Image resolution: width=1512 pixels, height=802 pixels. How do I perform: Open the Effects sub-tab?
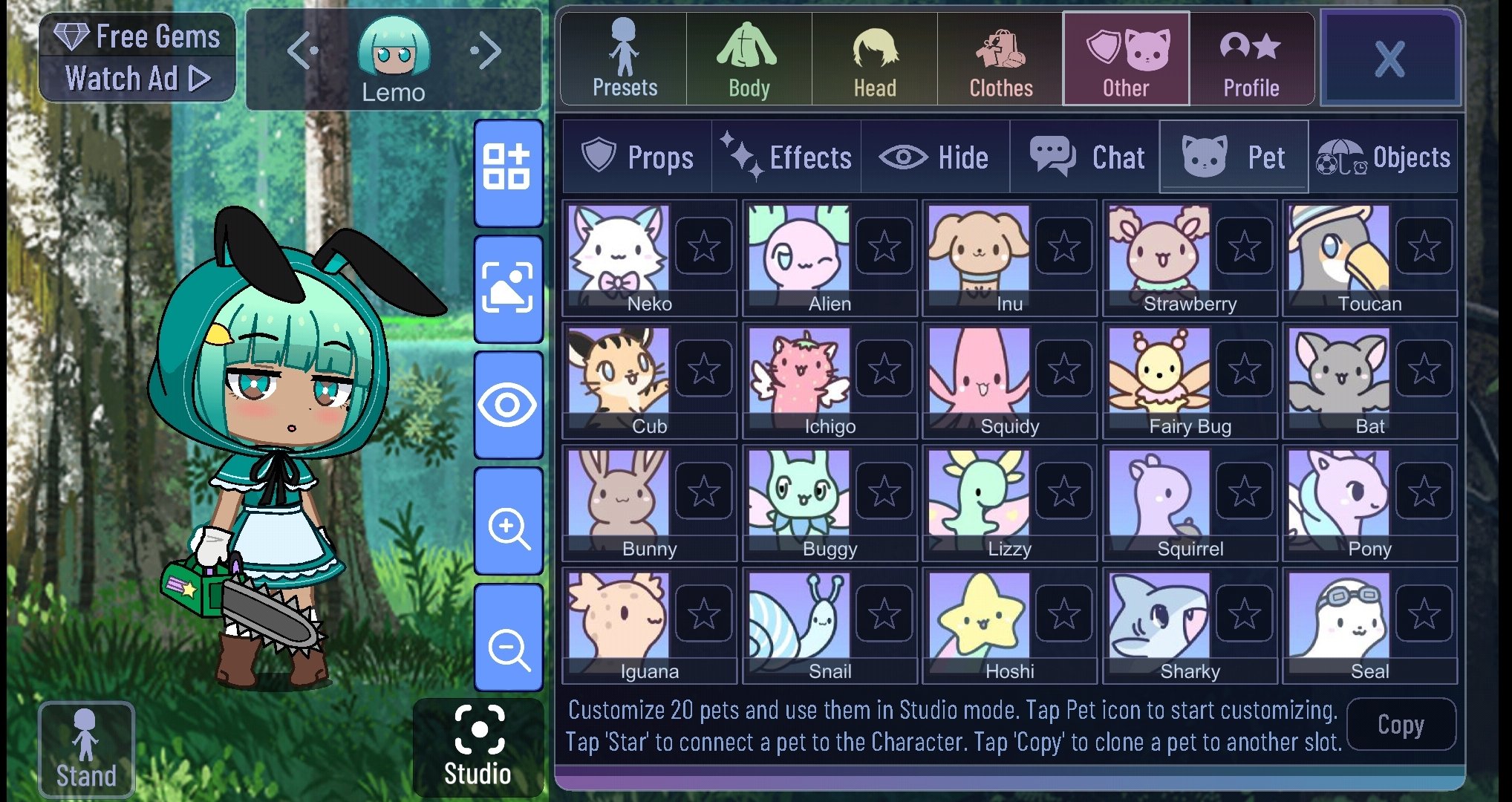point(787,157)
